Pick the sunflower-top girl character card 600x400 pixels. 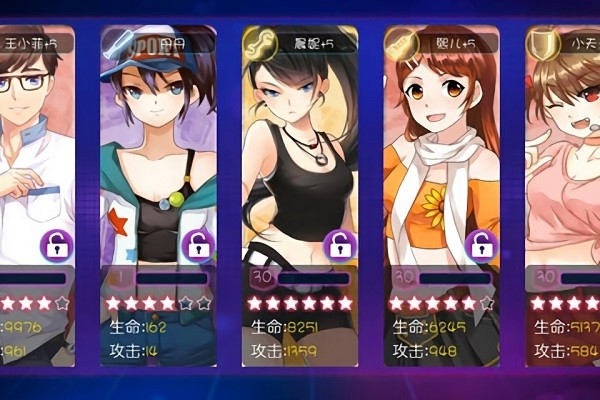(438, 150)
